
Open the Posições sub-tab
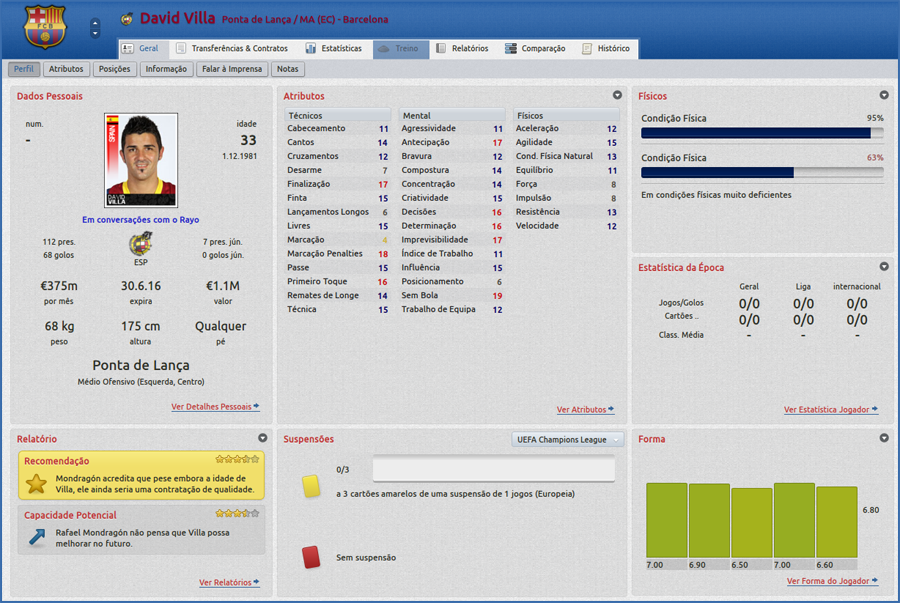click(x=114, y=70)
